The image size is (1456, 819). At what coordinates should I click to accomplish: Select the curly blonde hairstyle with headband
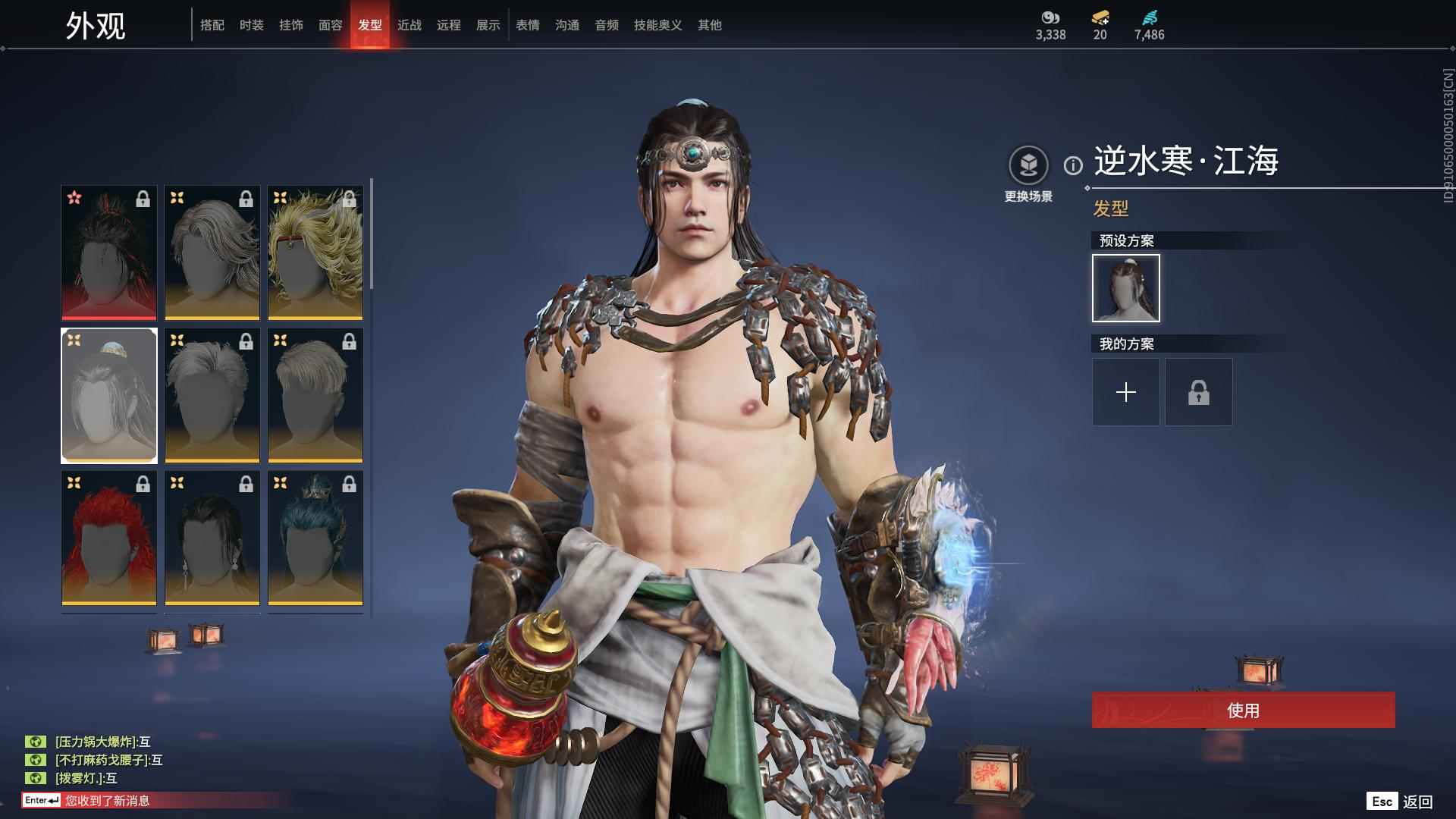click(315, 253)
